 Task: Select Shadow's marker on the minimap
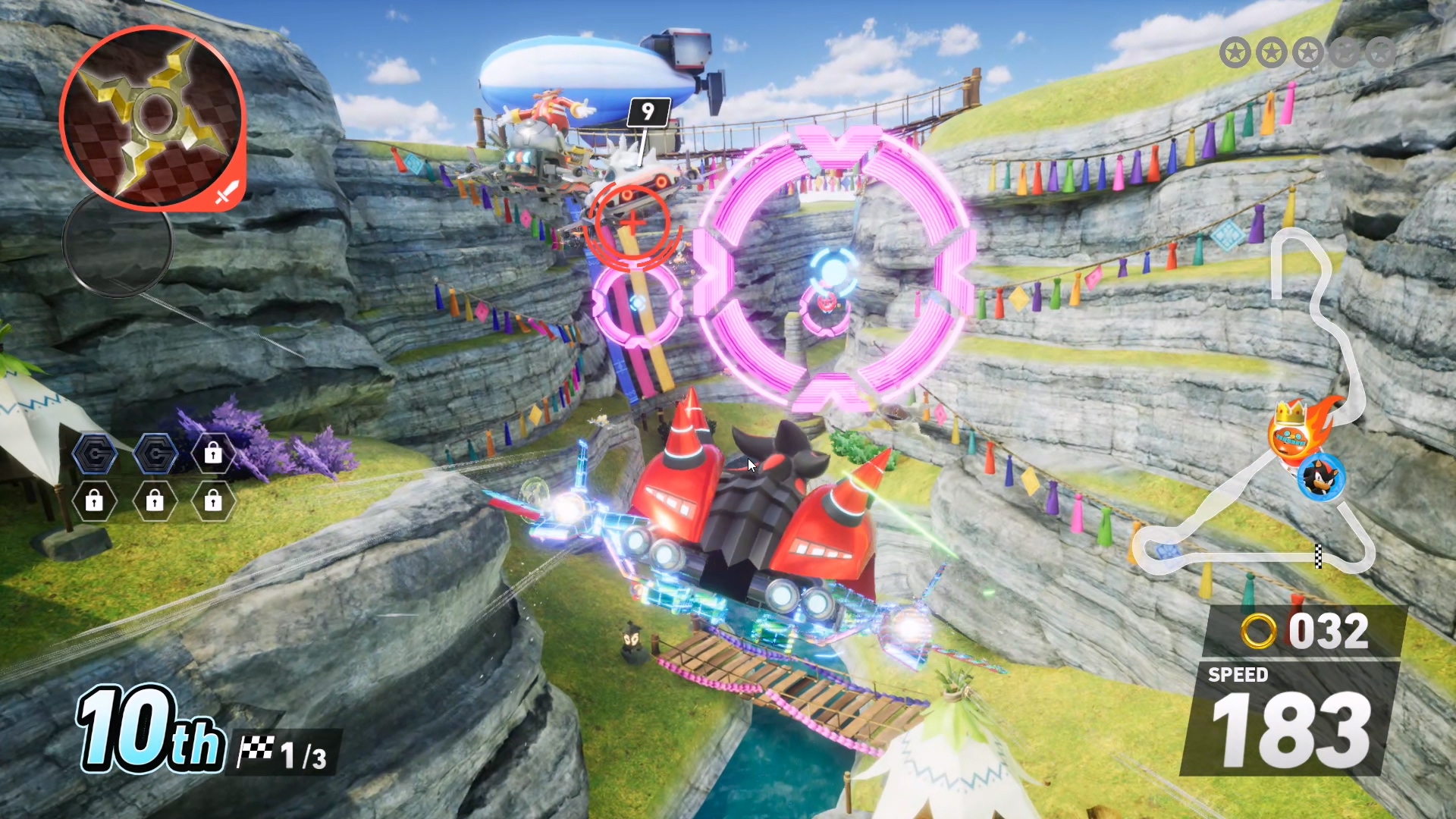(x=1321, y=478)
